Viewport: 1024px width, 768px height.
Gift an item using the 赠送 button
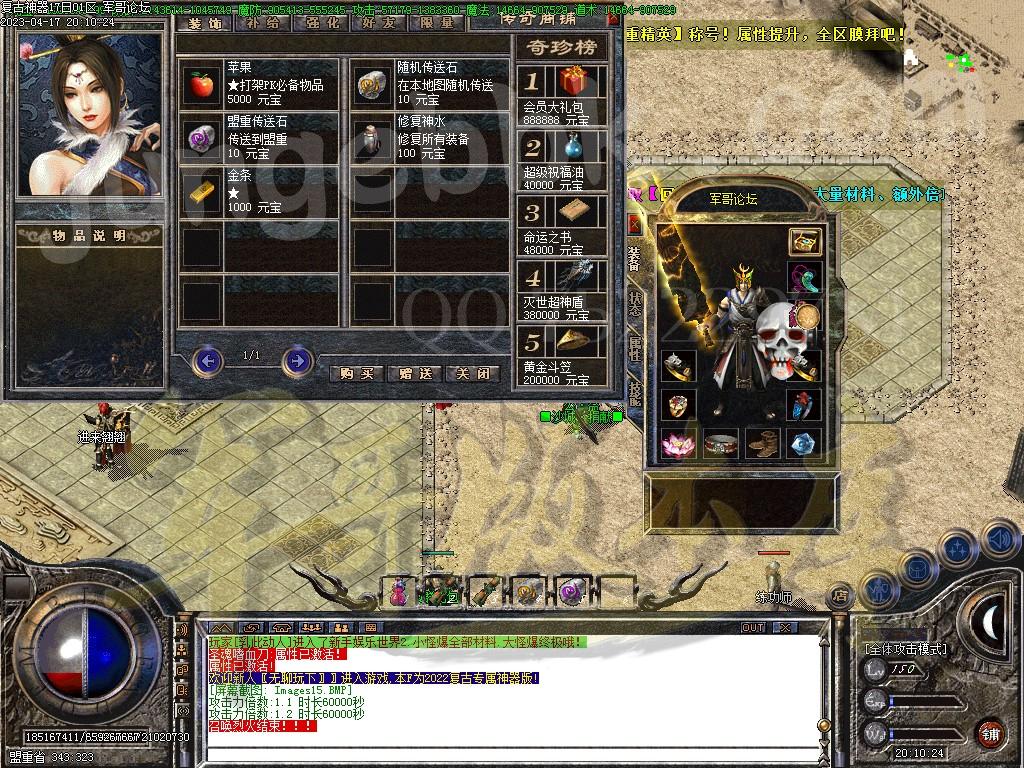[415, 373]
